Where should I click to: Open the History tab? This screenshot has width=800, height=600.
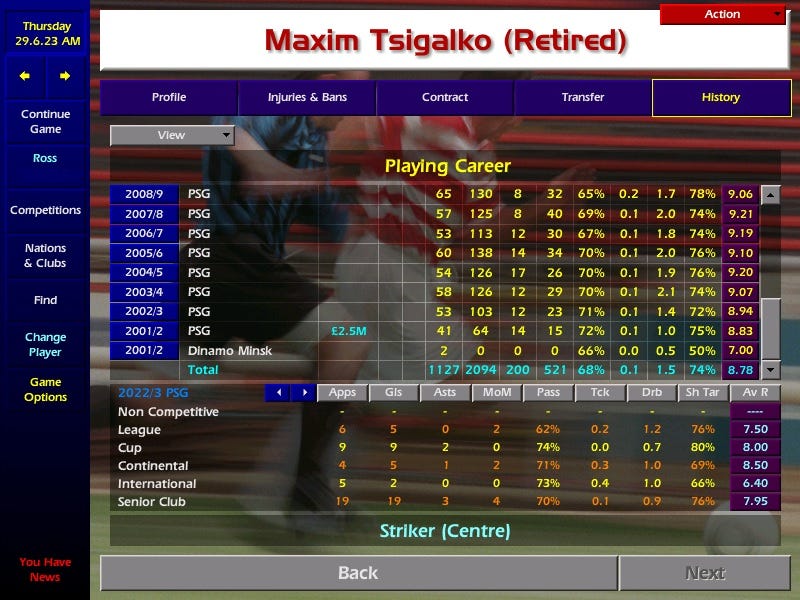click(x=720, y=98)
